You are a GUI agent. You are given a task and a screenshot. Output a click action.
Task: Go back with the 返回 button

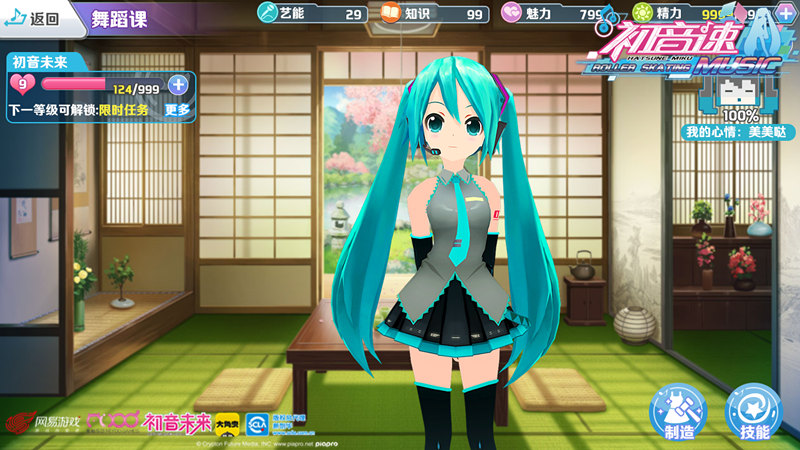pyautogui.click(x=34, y=18)
